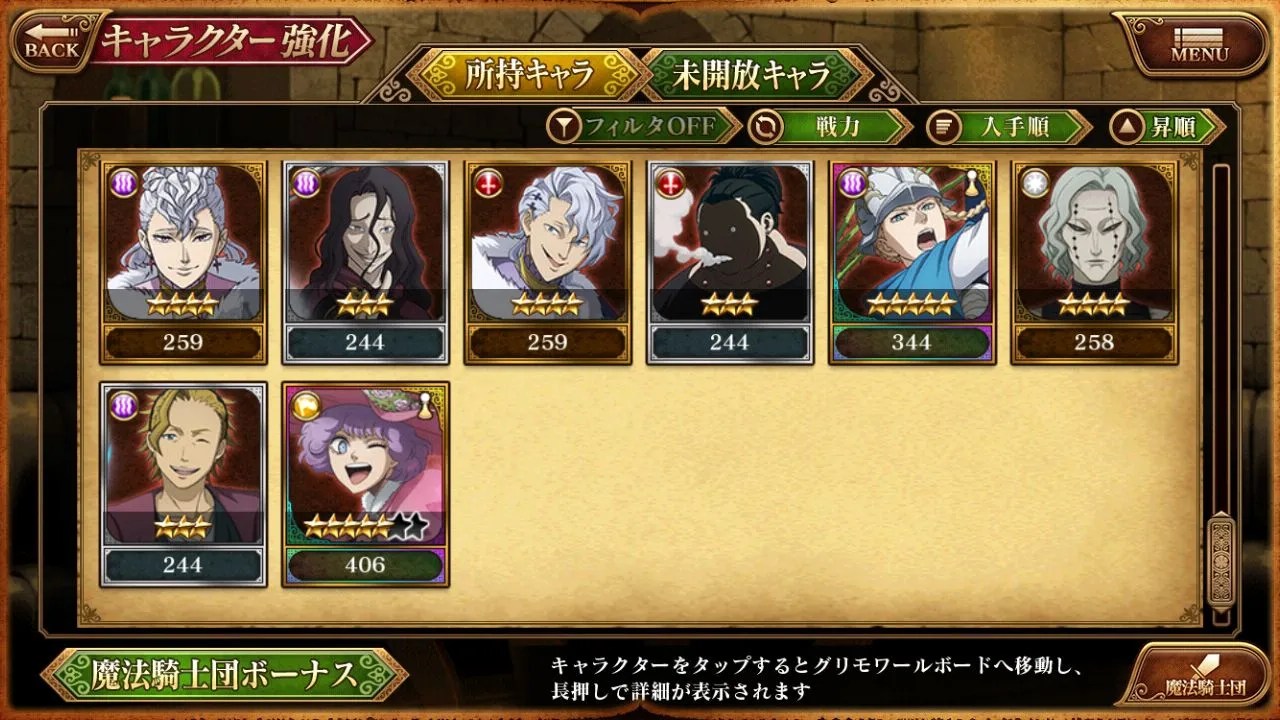Choose the long black-haired three-star character
The height and width of the screenshot is (720, 1280).
pyautogui.click(x=365, y=262)
